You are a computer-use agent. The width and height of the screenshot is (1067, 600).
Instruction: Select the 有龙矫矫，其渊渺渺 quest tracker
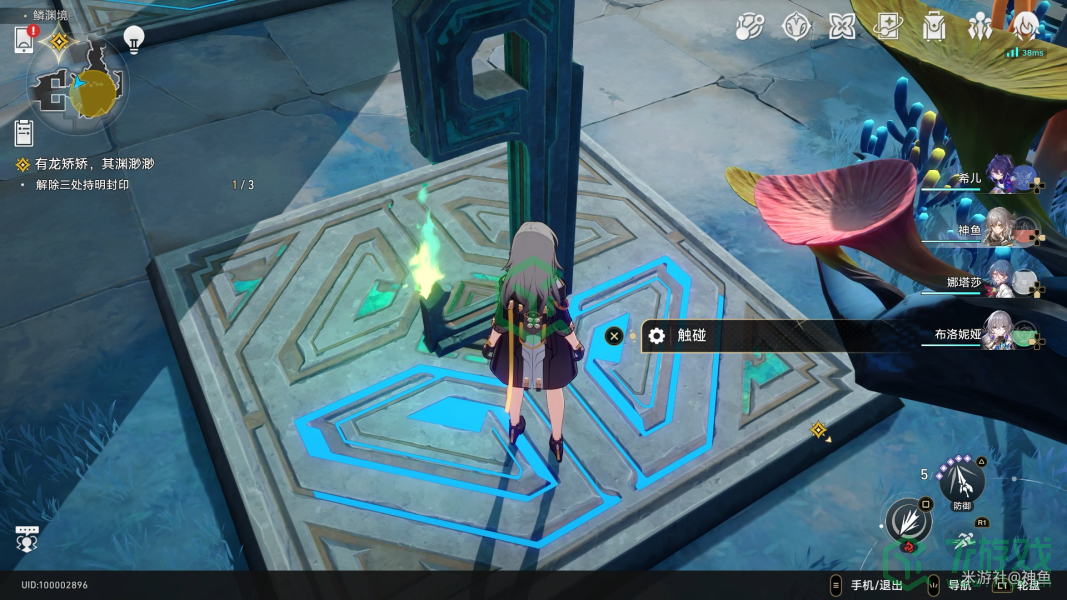94,164
